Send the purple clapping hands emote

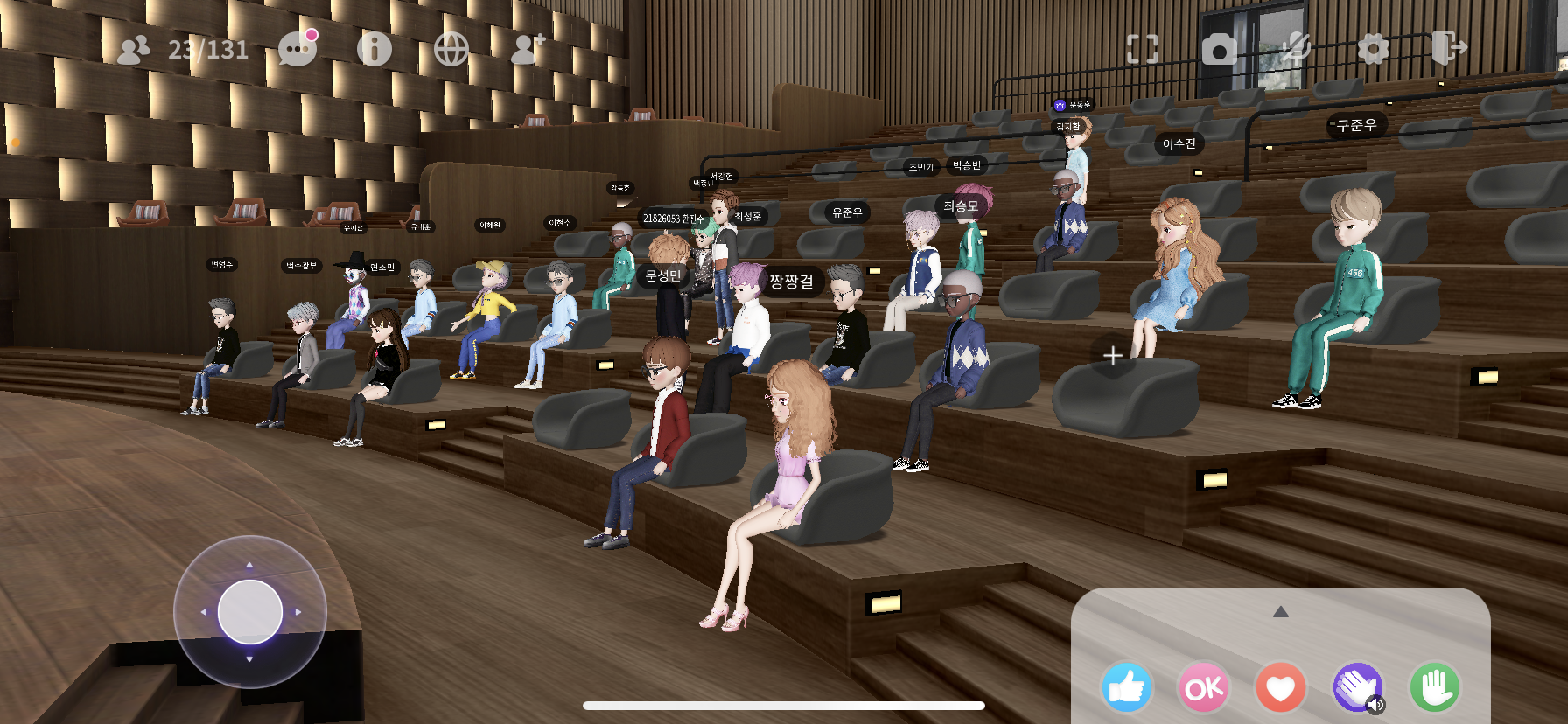1357,688
